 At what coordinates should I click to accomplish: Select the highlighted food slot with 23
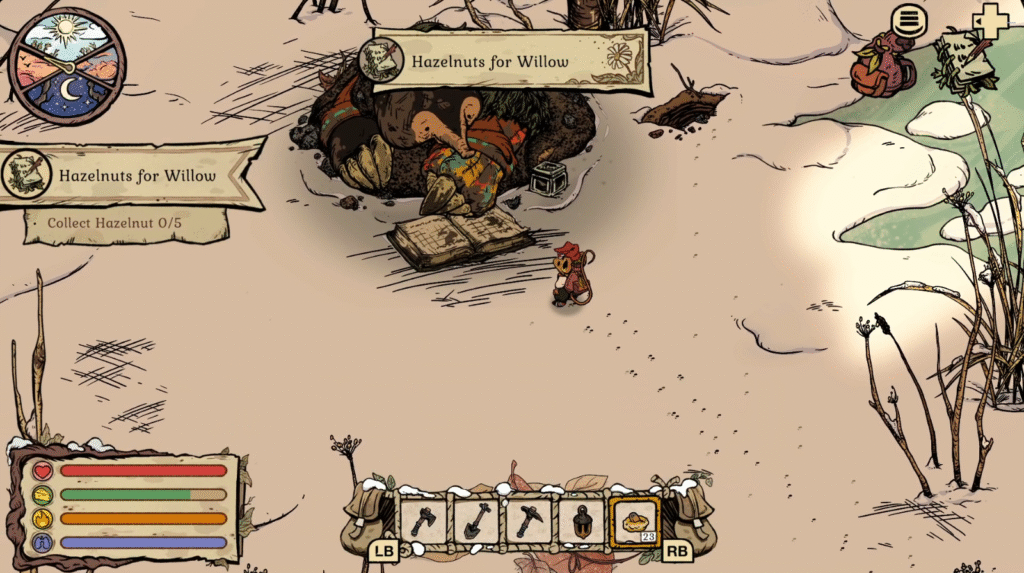point(634,521)
